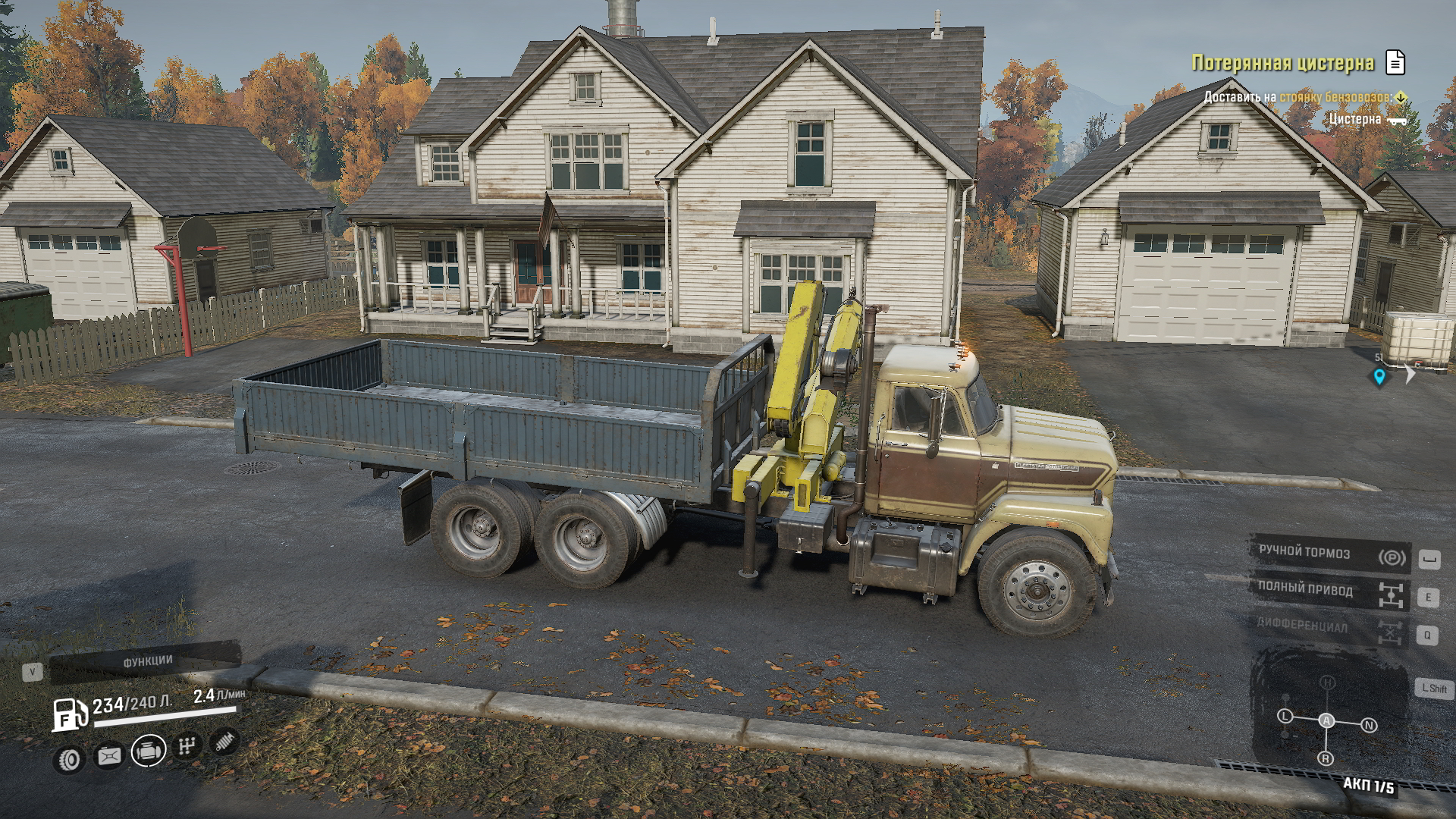This screenshot has width=1456, height=819.
Task: Select the engine status icon
Action: (149, 751)
